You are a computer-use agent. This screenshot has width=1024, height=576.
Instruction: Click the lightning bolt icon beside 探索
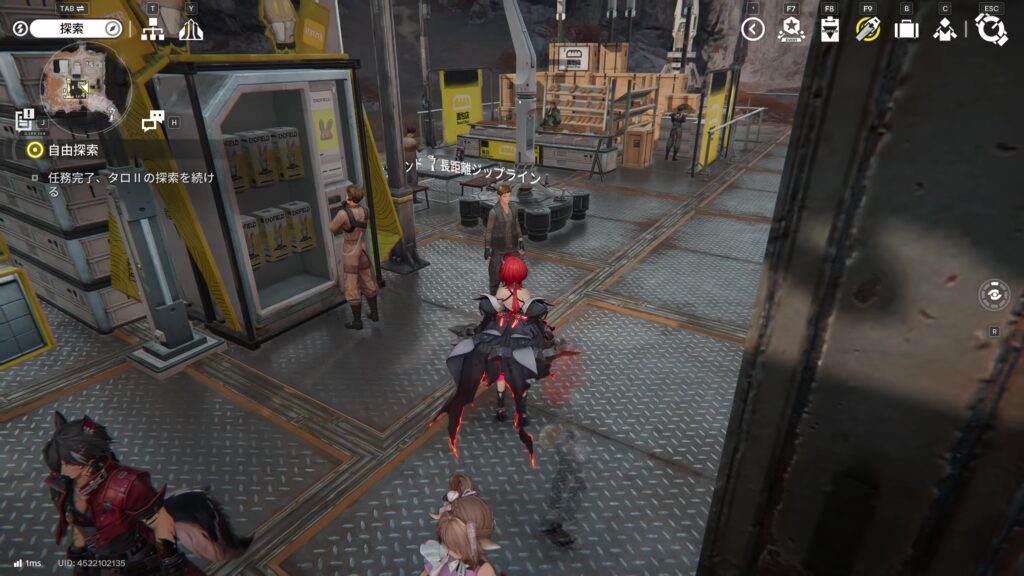tap(19, 29)
